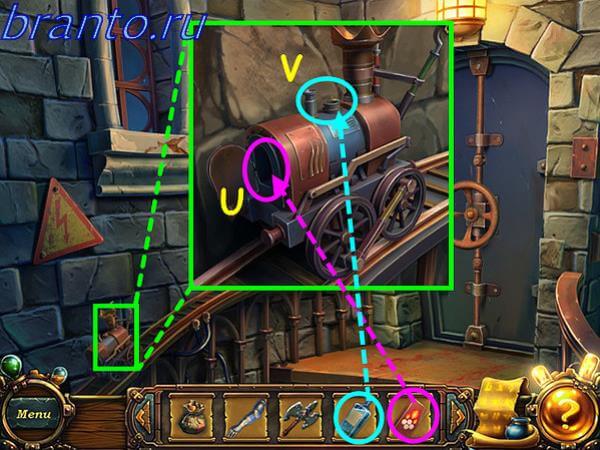Show previous inventory items with left arrow

point(144,414)
